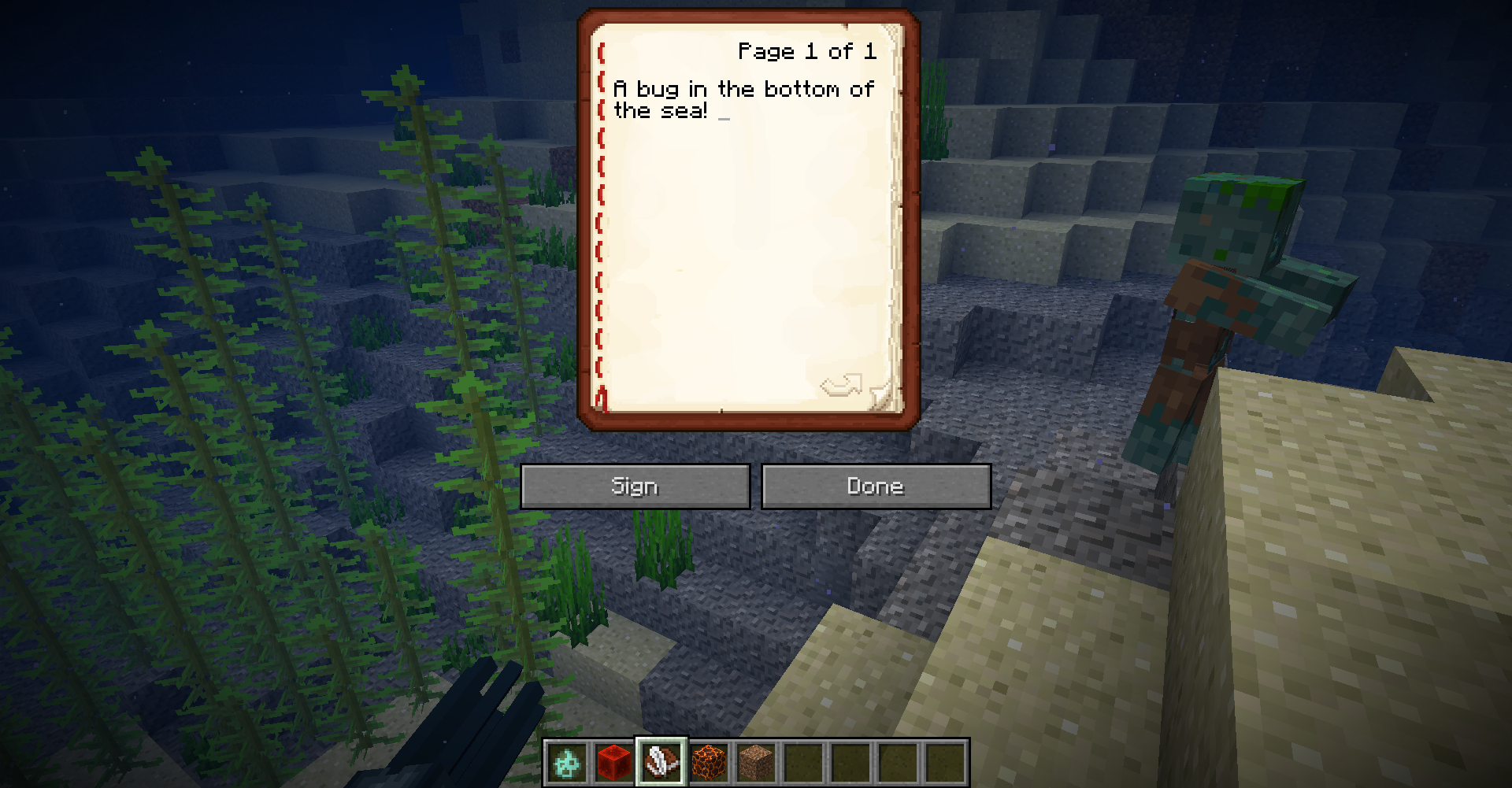Pick the magma block hotbar slot
1512x788 pixels.
tap(709, 762)
